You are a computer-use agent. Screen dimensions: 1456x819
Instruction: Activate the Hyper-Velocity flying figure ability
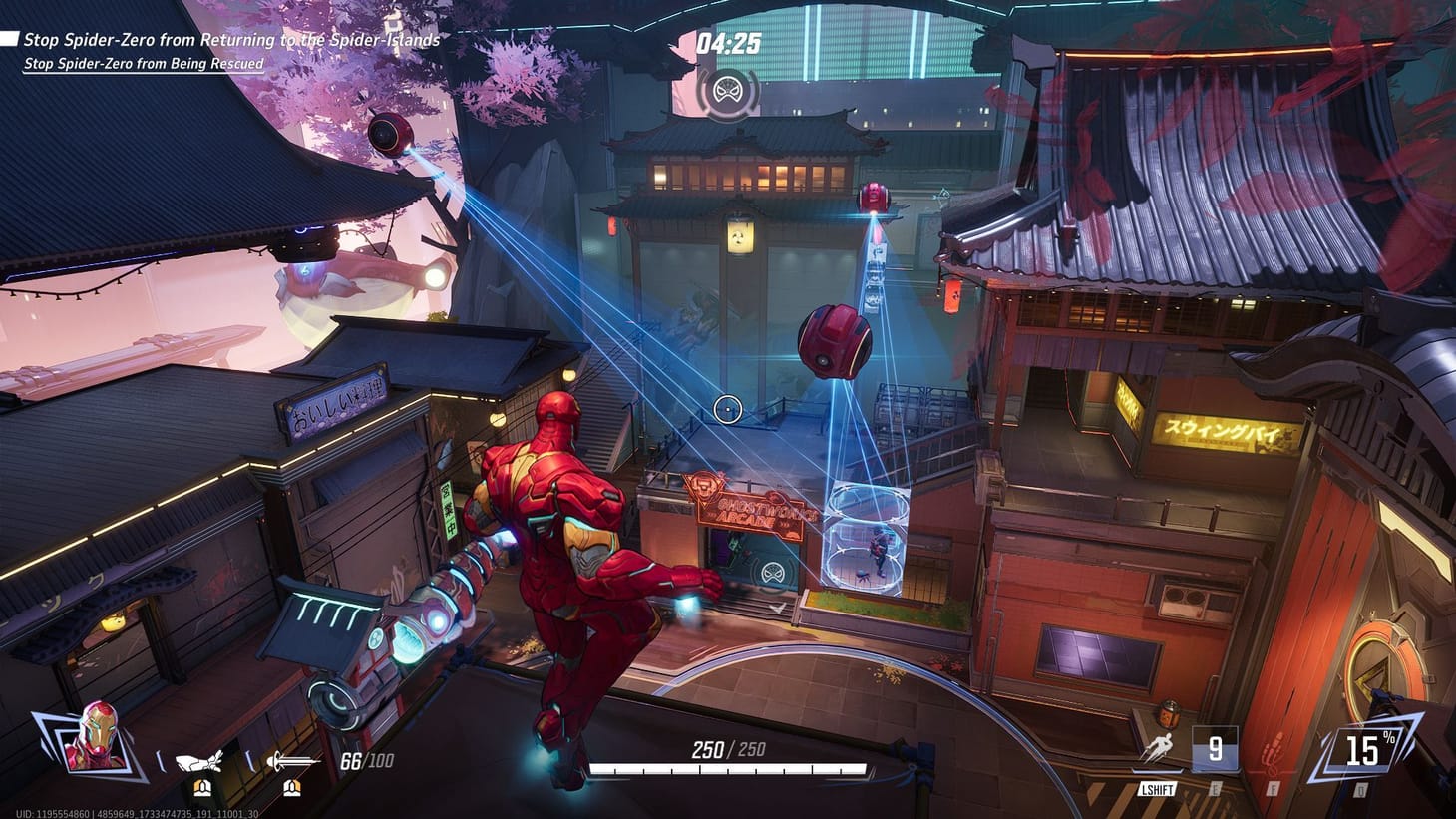point(1158,752)
